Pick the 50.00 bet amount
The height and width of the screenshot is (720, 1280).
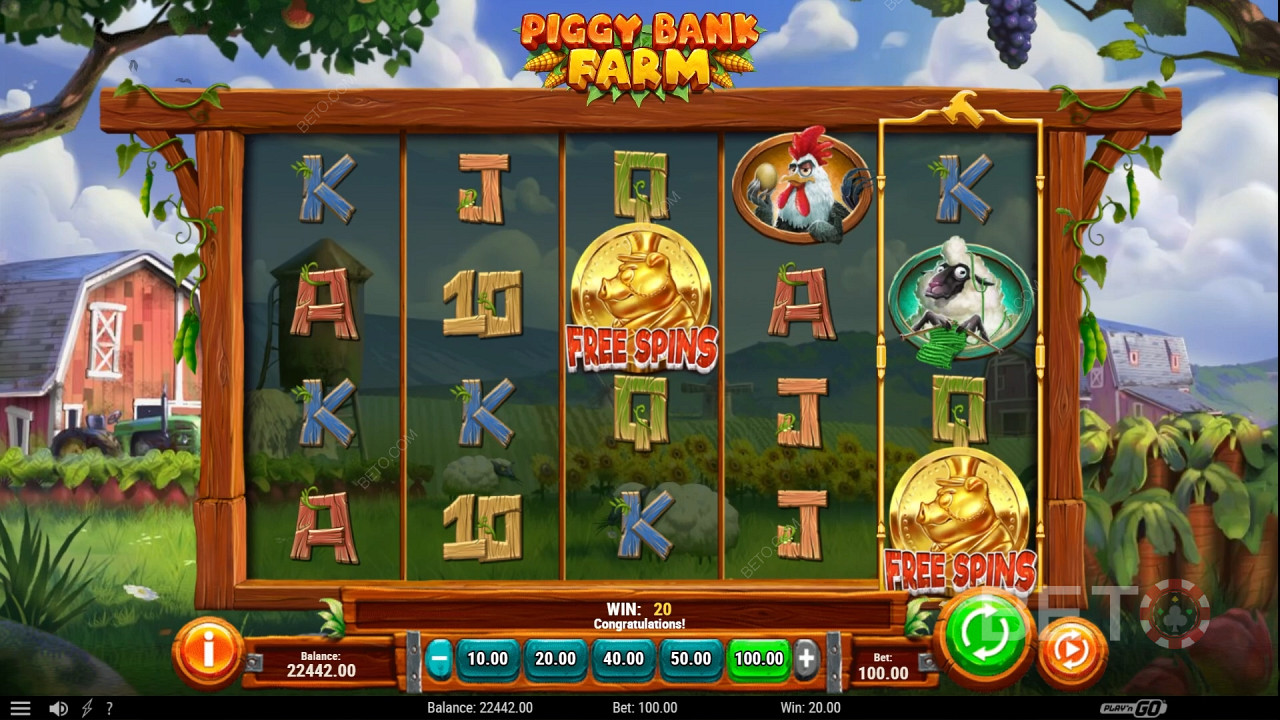[x=691, y=659]
